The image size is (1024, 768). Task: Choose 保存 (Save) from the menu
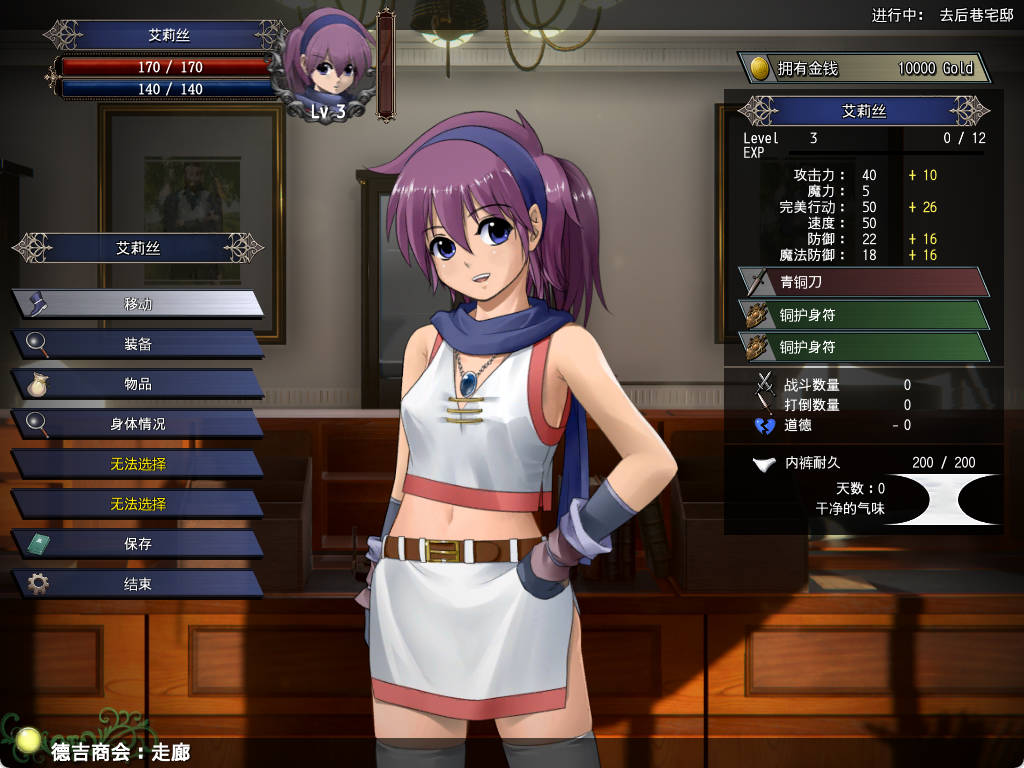click(138, 544)
